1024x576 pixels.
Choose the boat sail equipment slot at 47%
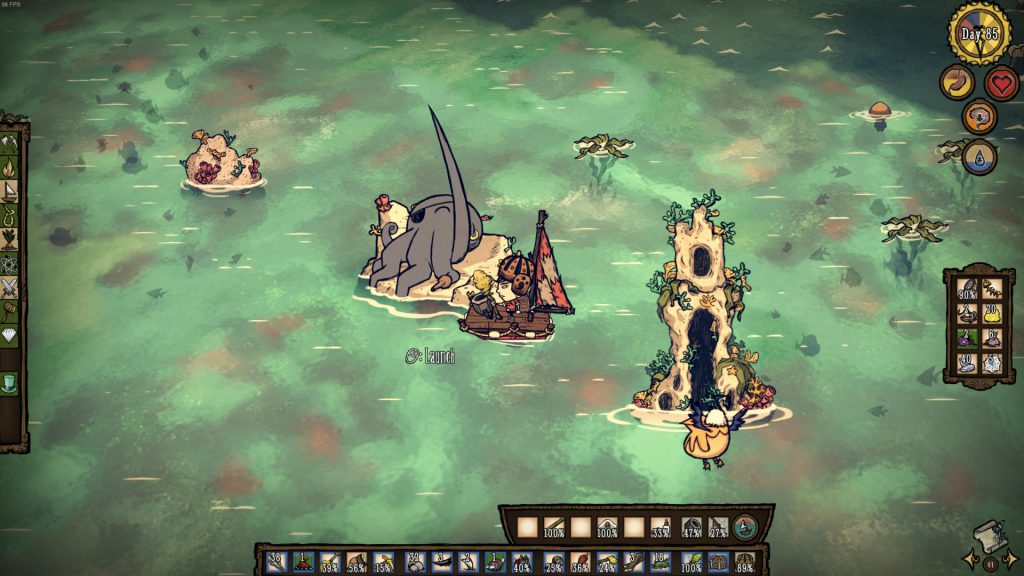(691, 527)
